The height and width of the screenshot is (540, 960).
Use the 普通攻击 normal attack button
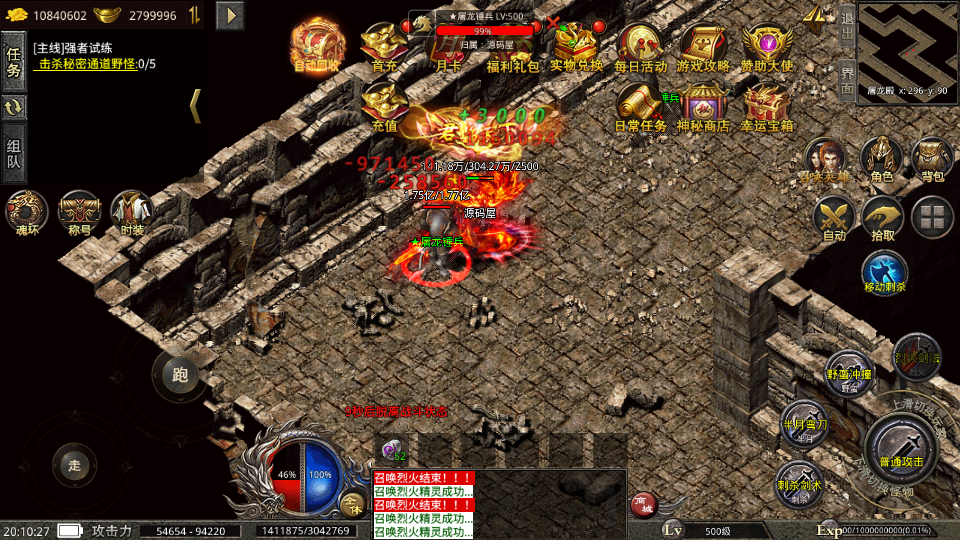coord(902,448)
